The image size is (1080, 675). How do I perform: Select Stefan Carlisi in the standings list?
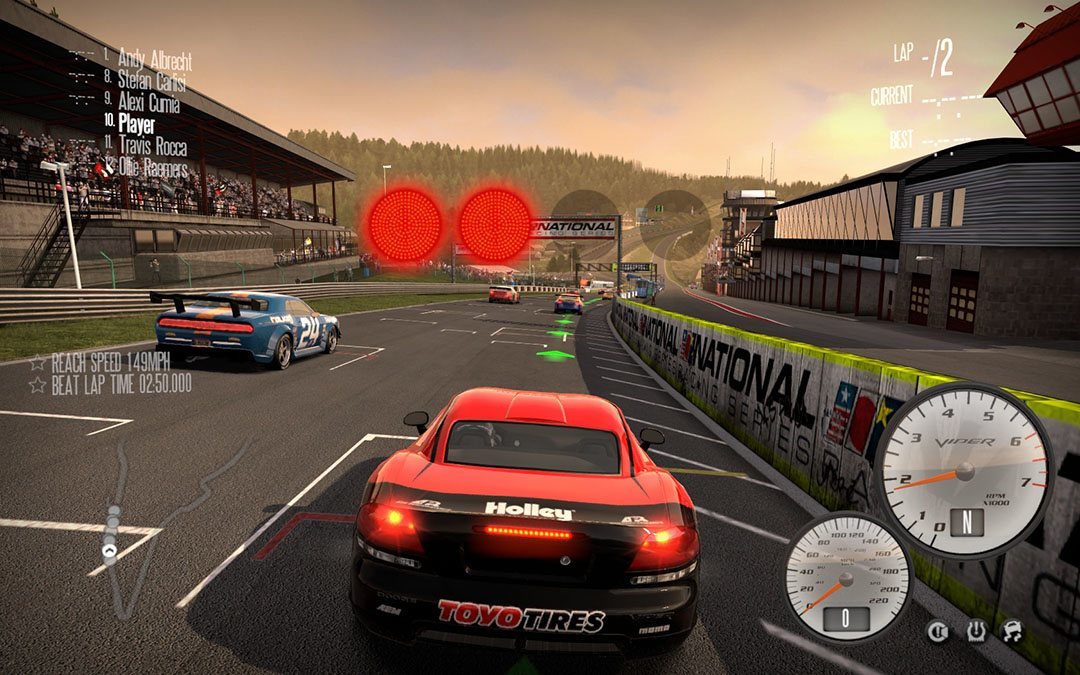(x=152, y=80)
